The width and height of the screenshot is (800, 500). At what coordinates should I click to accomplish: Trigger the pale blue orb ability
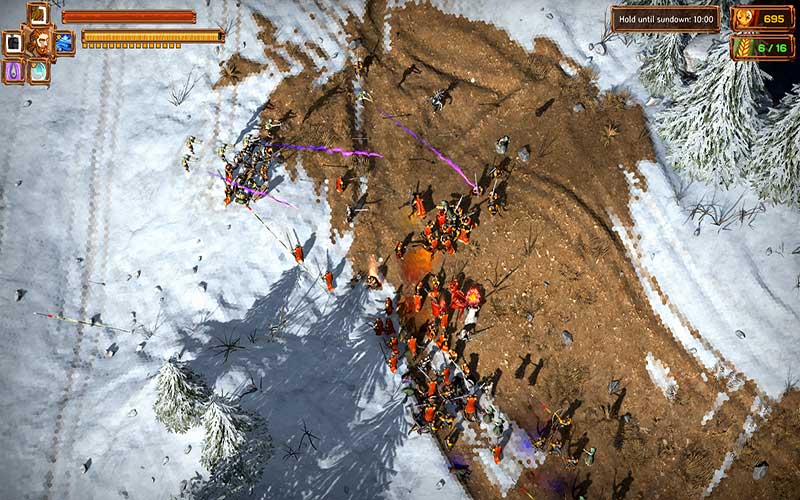click(38, 72)
